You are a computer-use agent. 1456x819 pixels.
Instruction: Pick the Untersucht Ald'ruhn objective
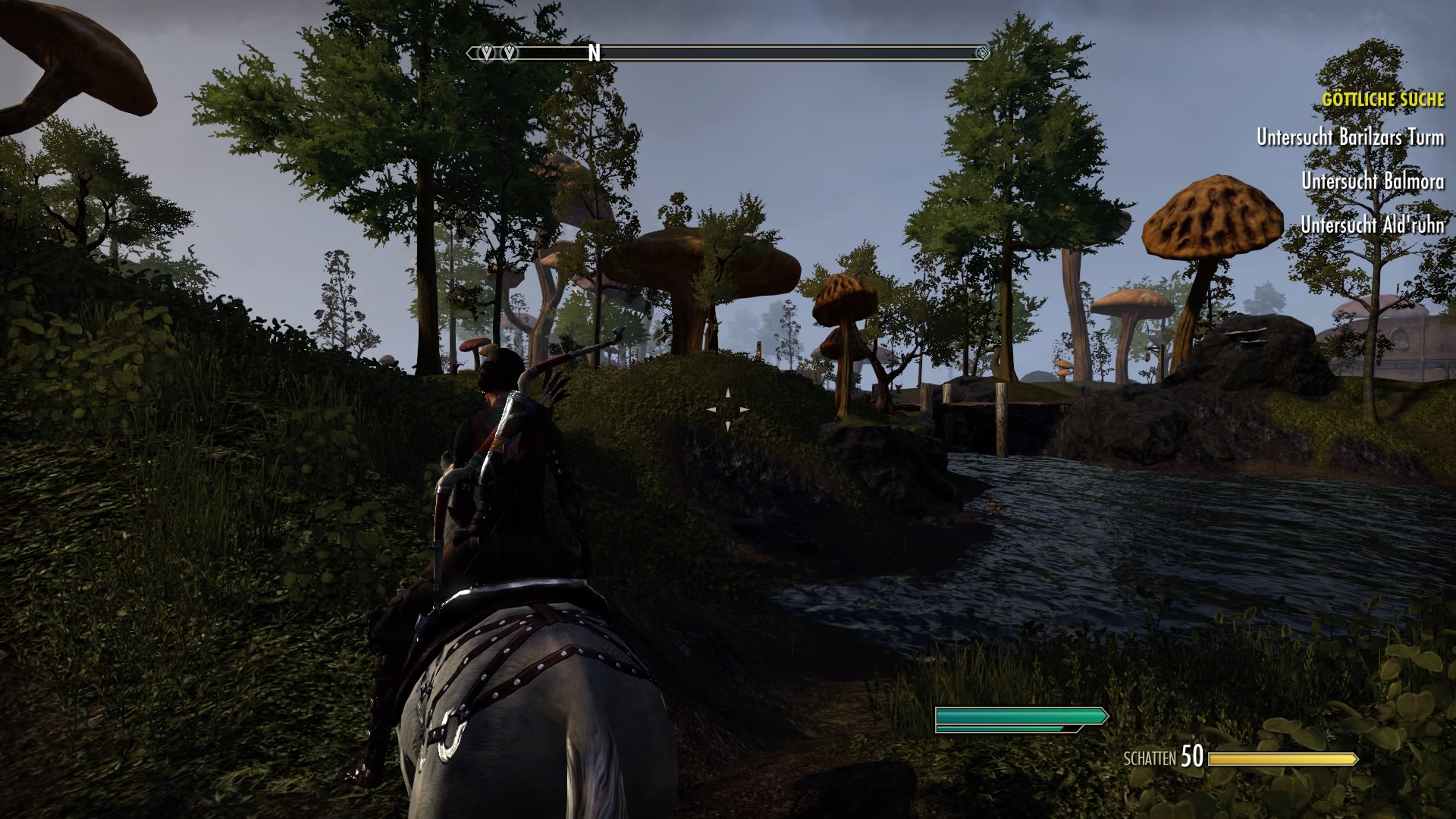tap(1373, 224)
